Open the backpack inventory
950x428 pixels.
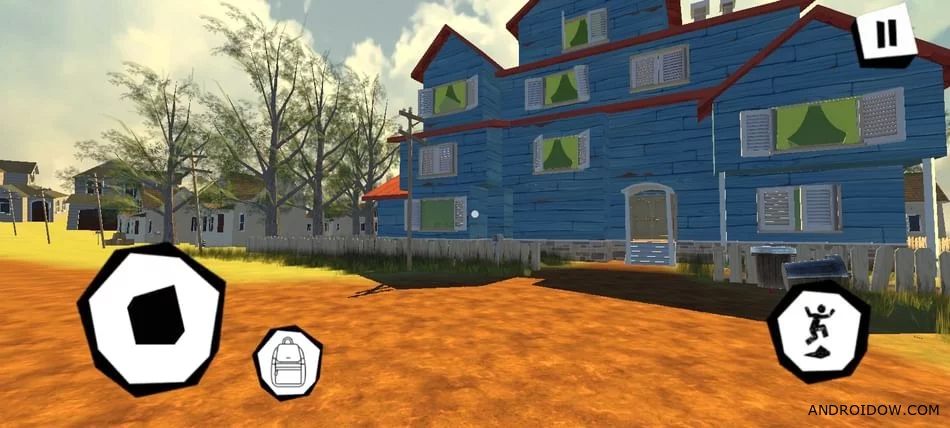[x=288, y=363]
